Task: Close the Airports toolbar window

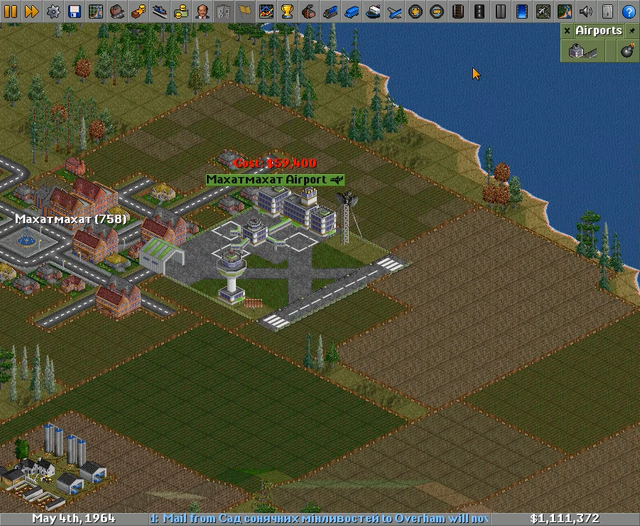Action: 566,31
